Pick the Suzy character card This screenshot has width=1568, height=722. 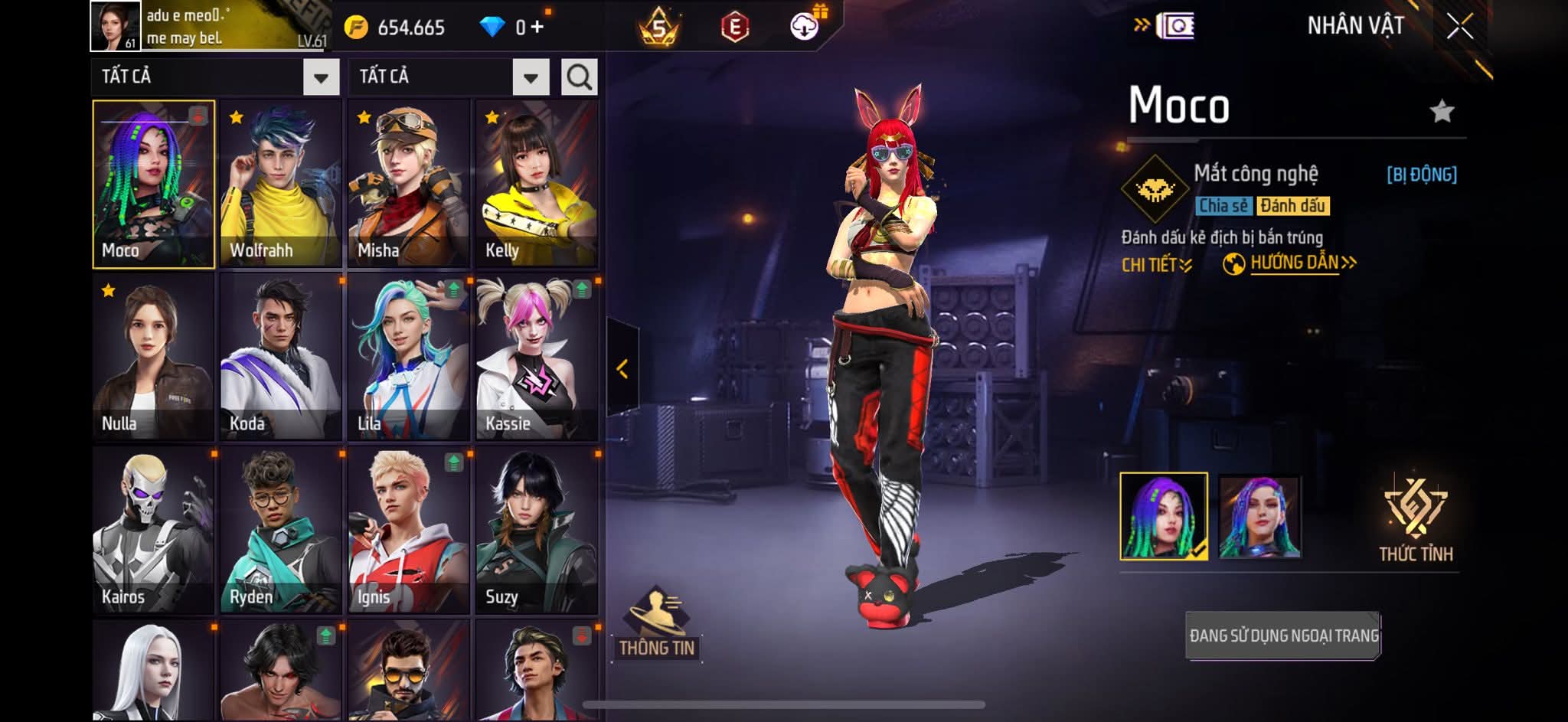tap(537, 530)
